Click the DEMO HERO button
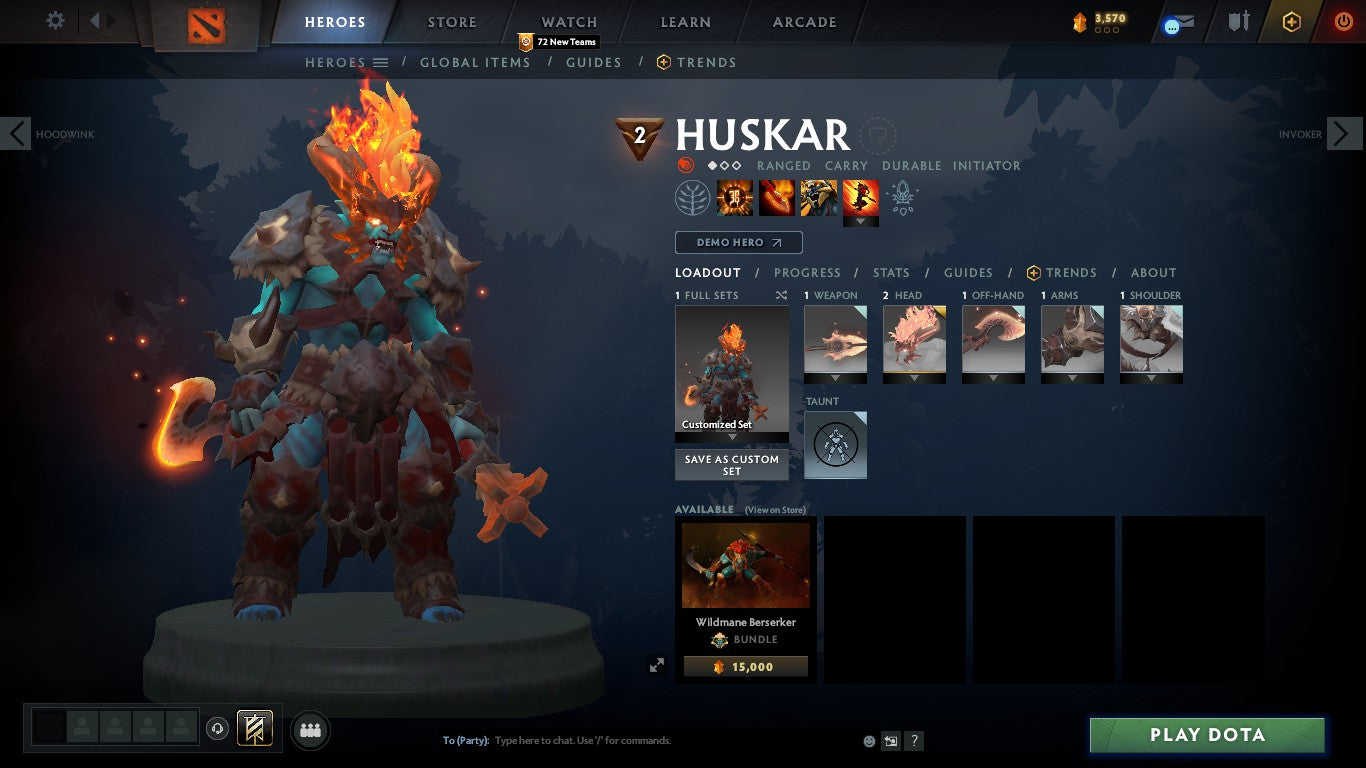 coord(738,242)
